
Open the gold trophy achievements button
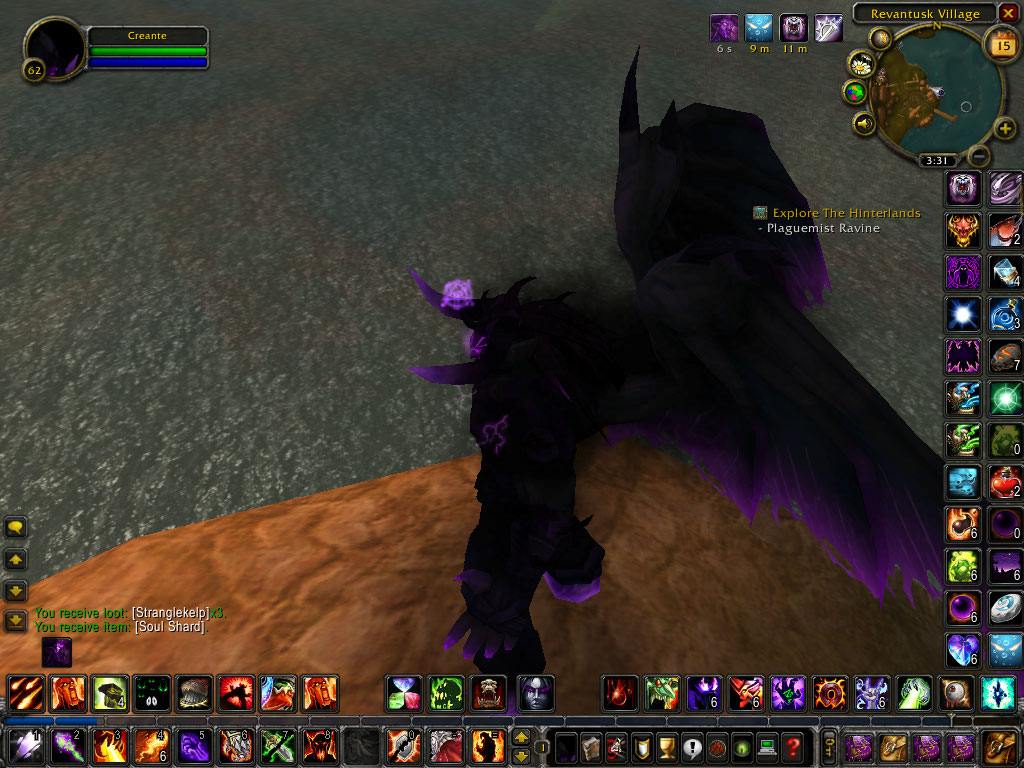668,746
